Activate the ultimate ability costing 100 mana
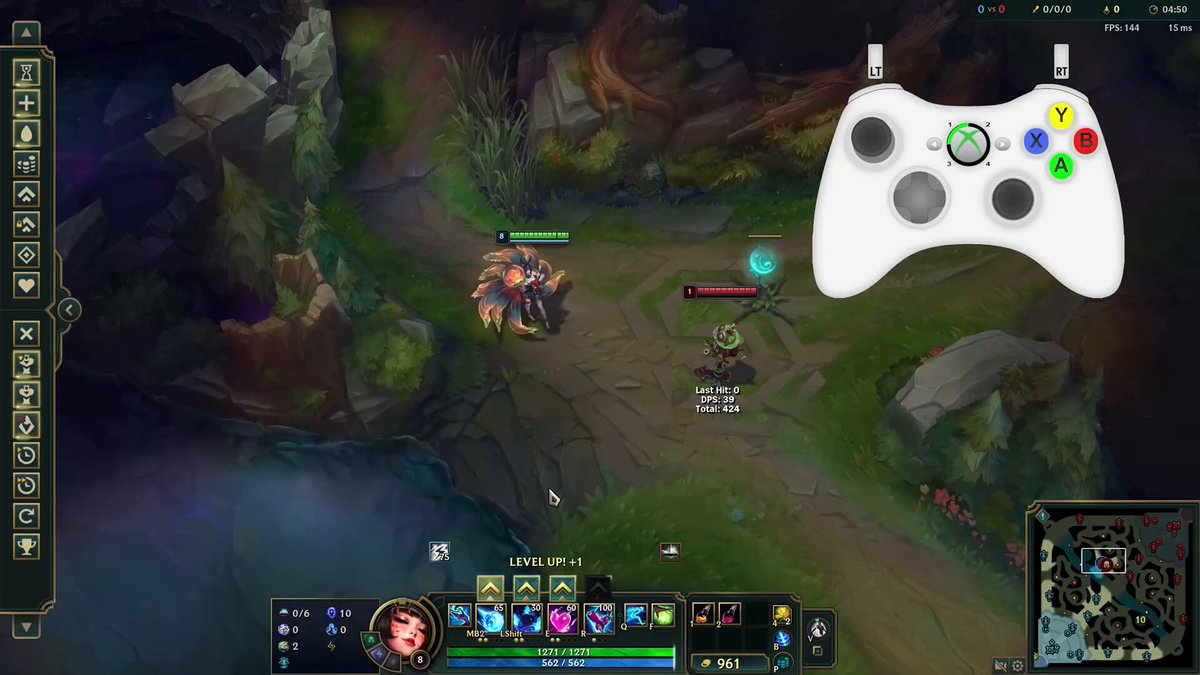The height and width of the screenshot is (675, 1200). pos(598,617)
